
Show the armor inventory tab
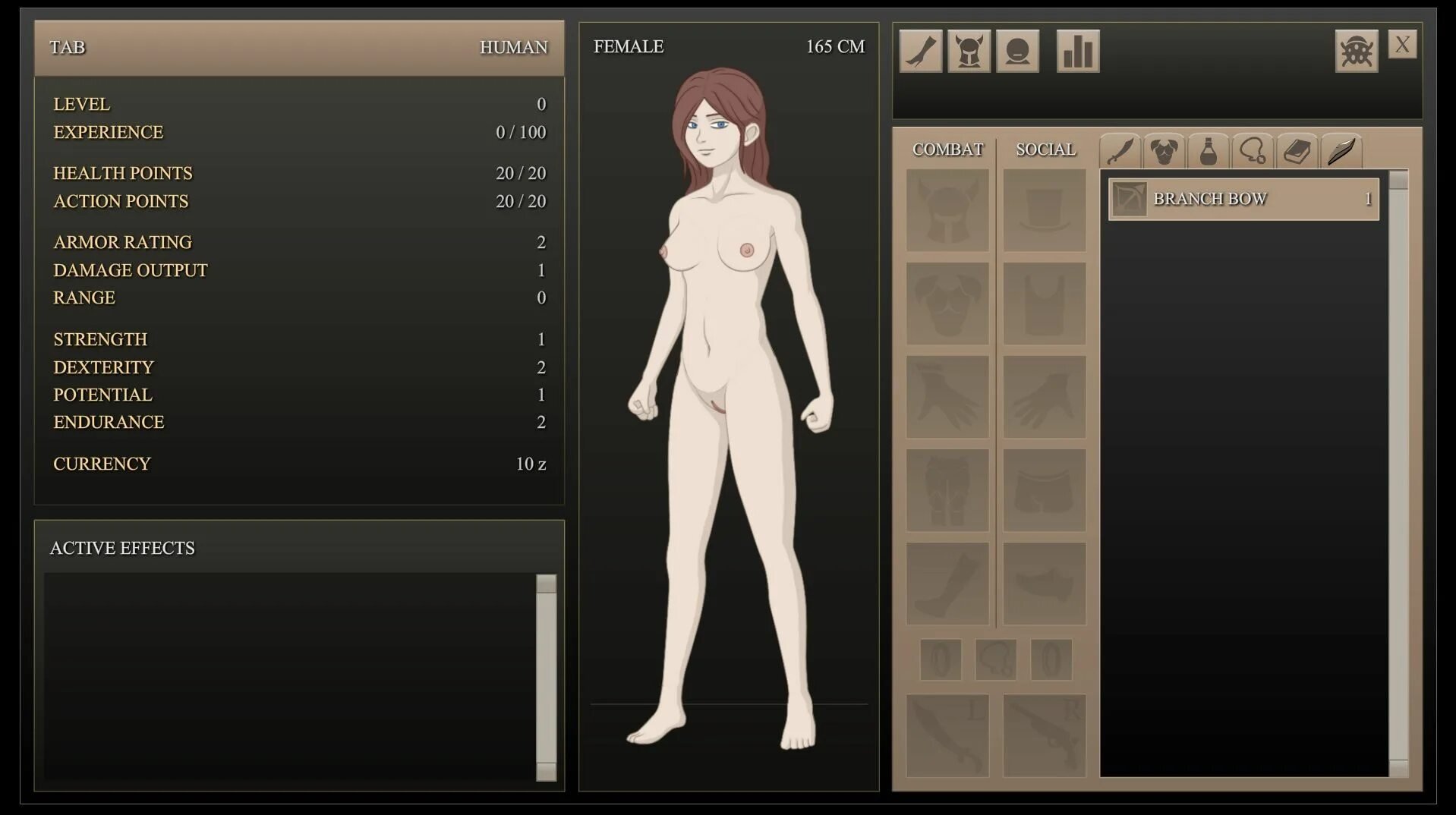pos(1164,150)
